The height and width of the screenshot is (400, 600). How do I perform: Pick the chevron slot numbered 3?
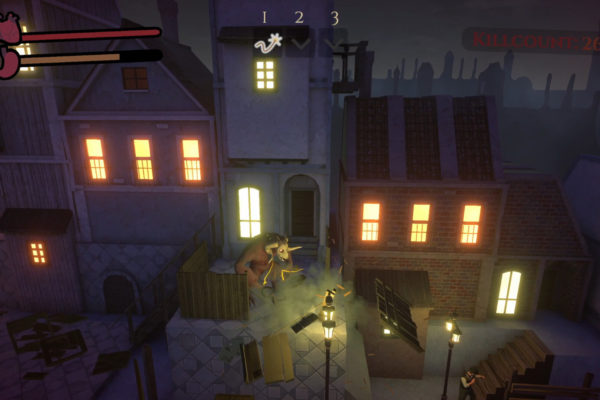click(x=333, y=42)
